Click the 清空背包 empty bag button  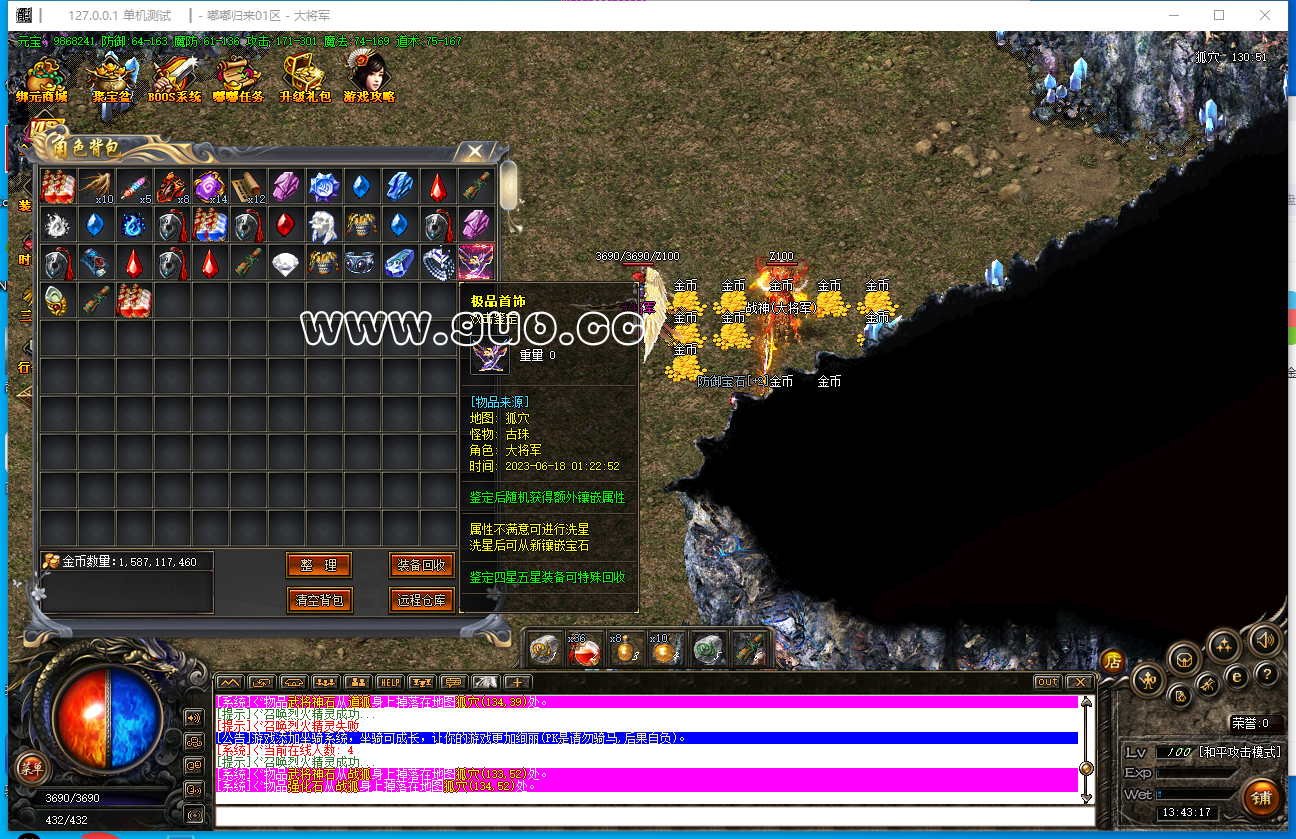click(x=319, y=600)
